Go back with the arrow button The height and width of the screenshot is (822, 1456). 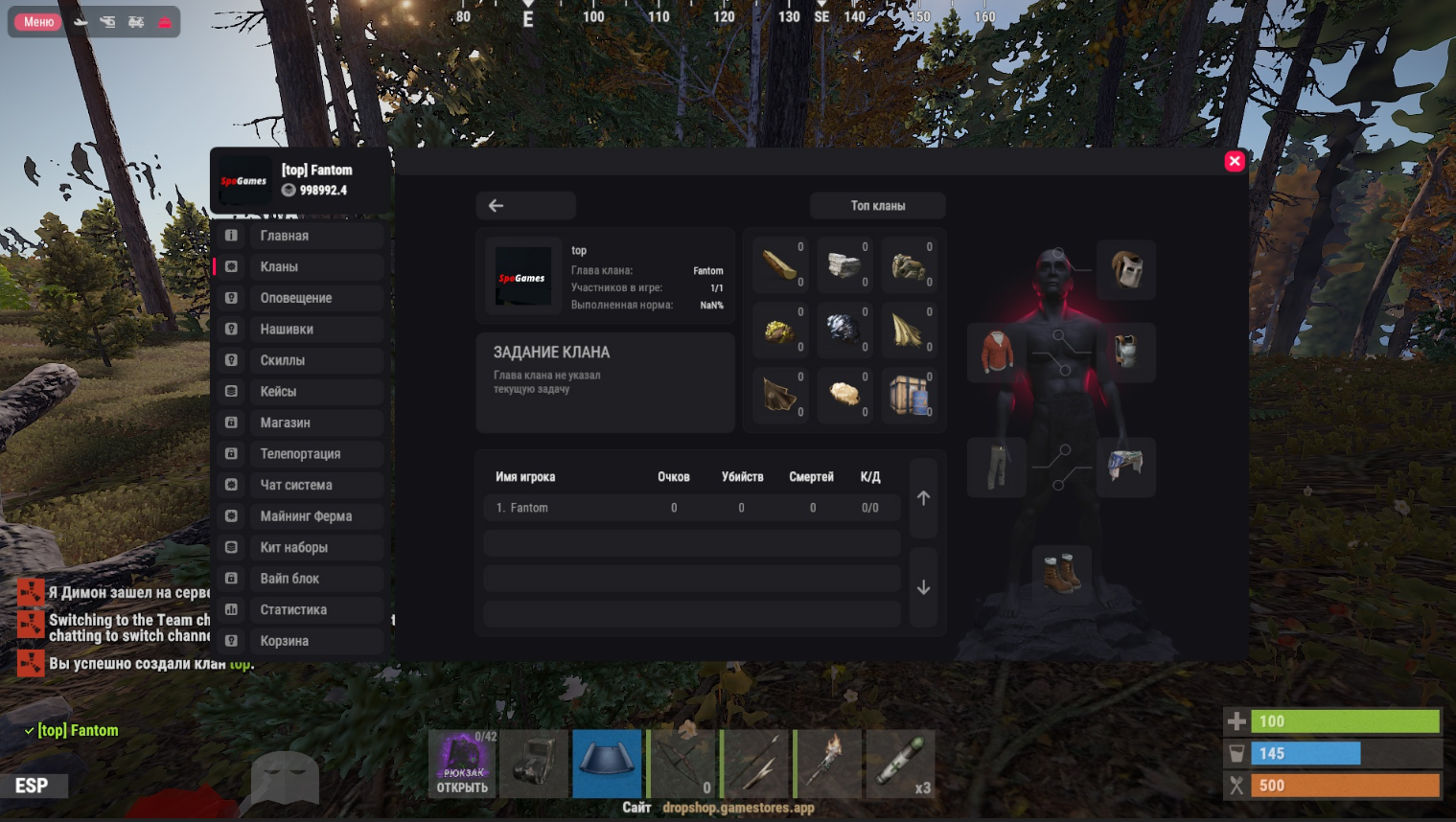525,205
